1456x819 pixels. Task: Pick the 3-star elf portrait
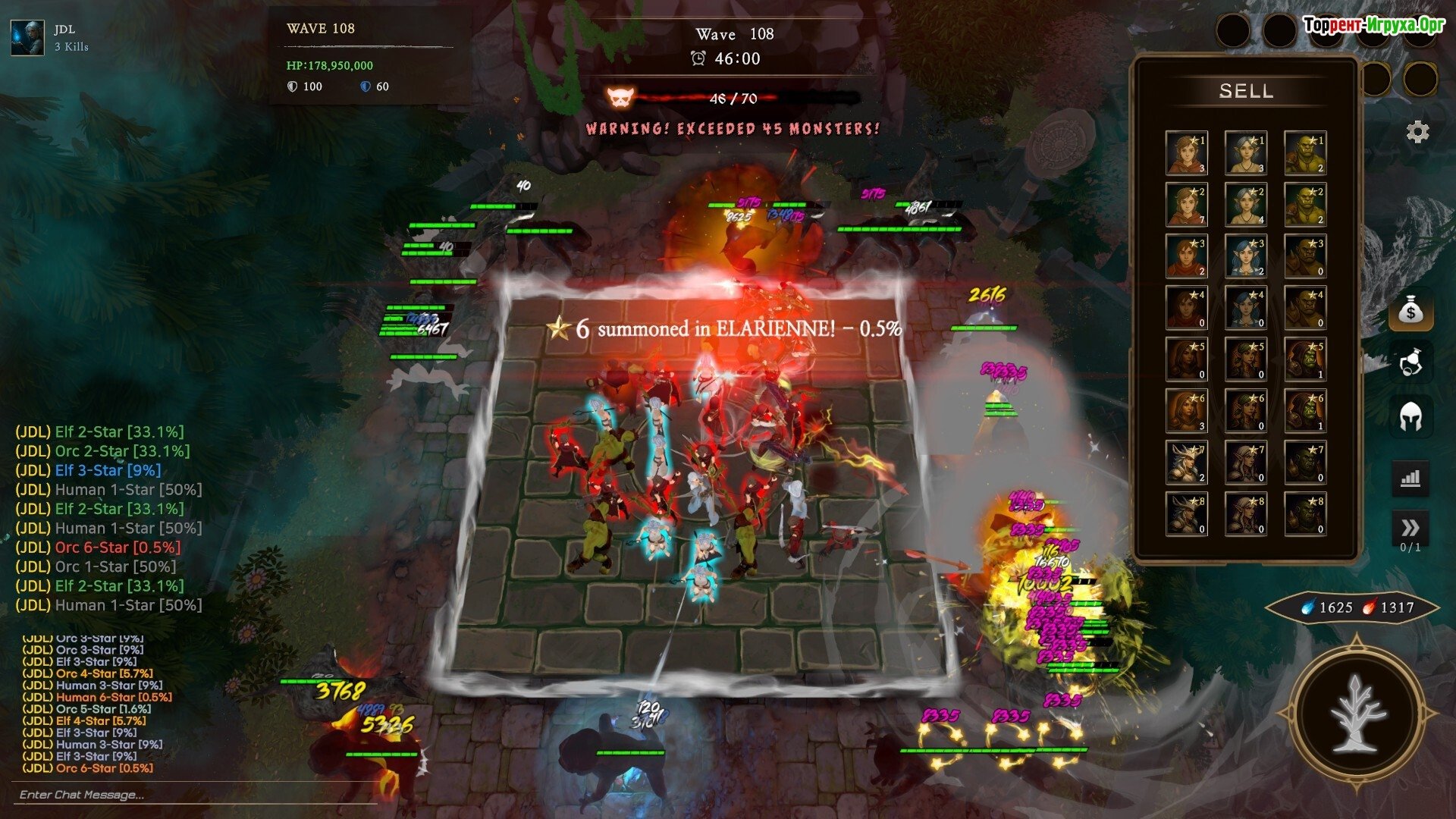(x=1245, y=256)
